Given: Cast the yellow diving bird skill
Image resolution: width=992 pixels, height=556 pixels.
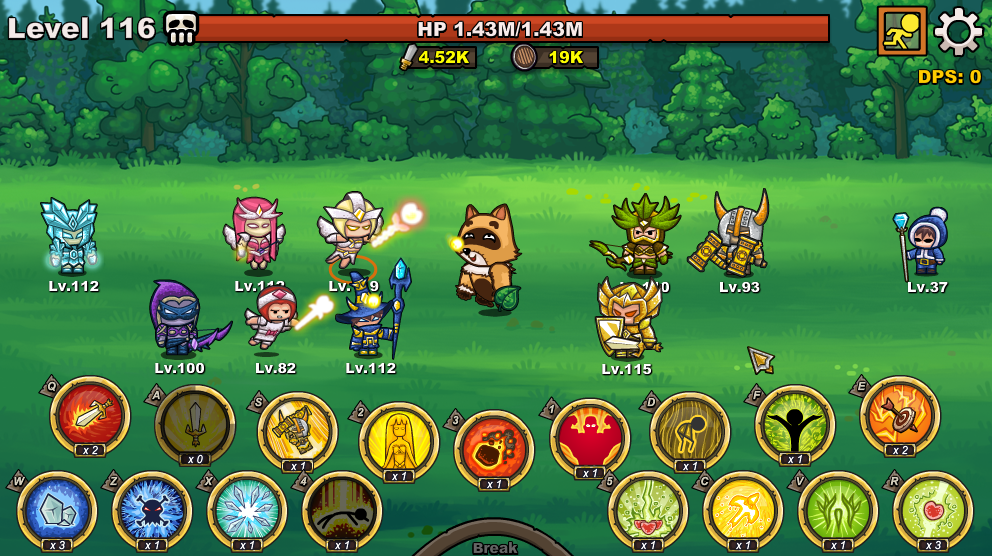Looking at the screenshot, I should [x=743, y=511].
